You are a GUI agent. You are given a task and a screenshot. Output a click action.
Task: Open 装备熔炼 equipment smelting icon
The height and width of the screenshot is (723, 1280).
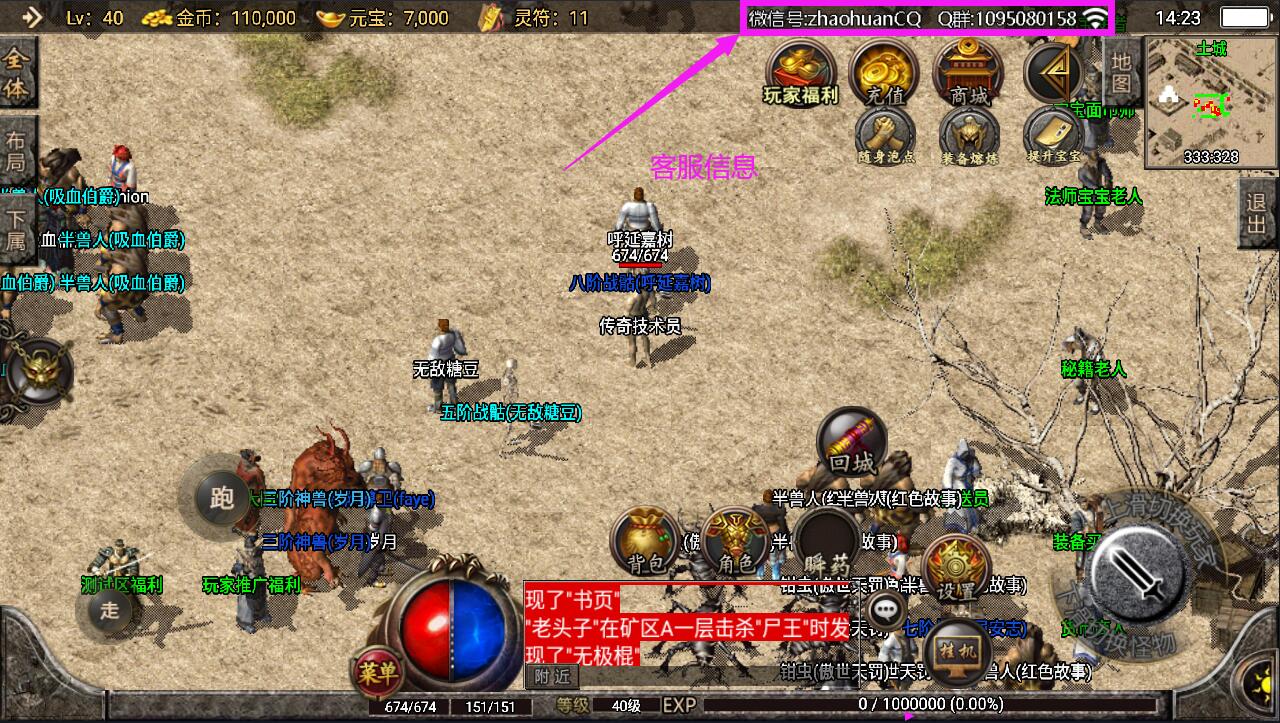click(968, 135)
